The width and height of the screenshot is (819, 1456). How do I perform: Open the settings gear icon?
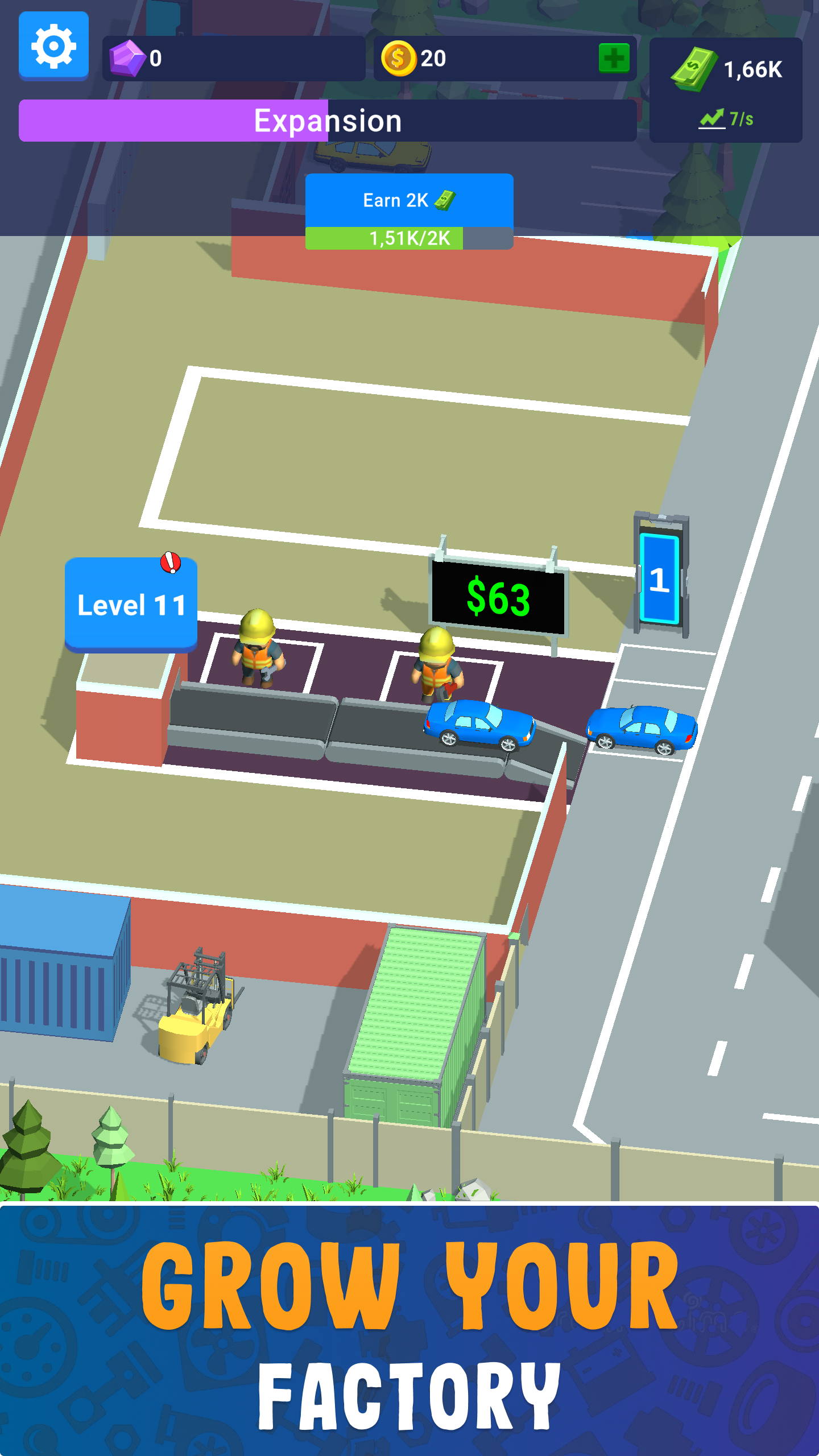point(53,45)
